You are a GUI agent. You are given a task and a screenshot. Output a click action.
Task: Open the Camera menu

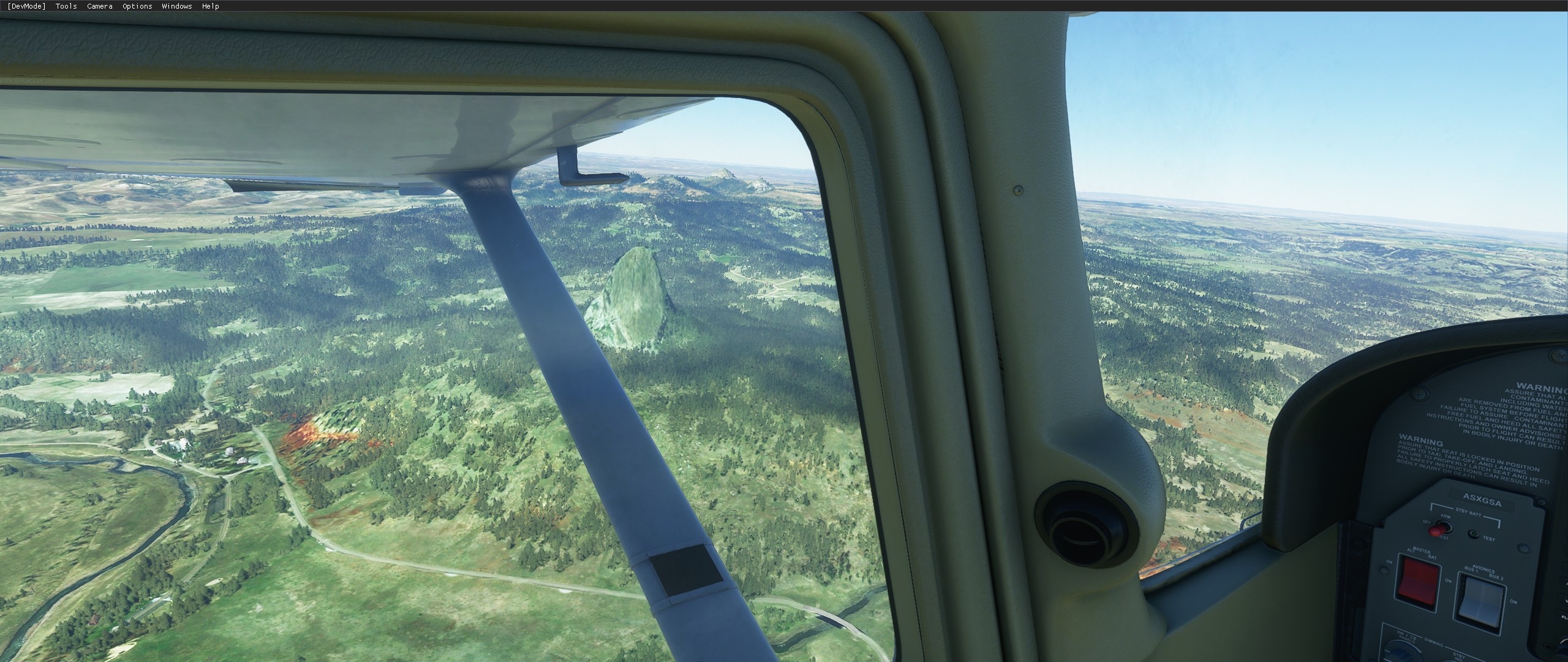99,6
